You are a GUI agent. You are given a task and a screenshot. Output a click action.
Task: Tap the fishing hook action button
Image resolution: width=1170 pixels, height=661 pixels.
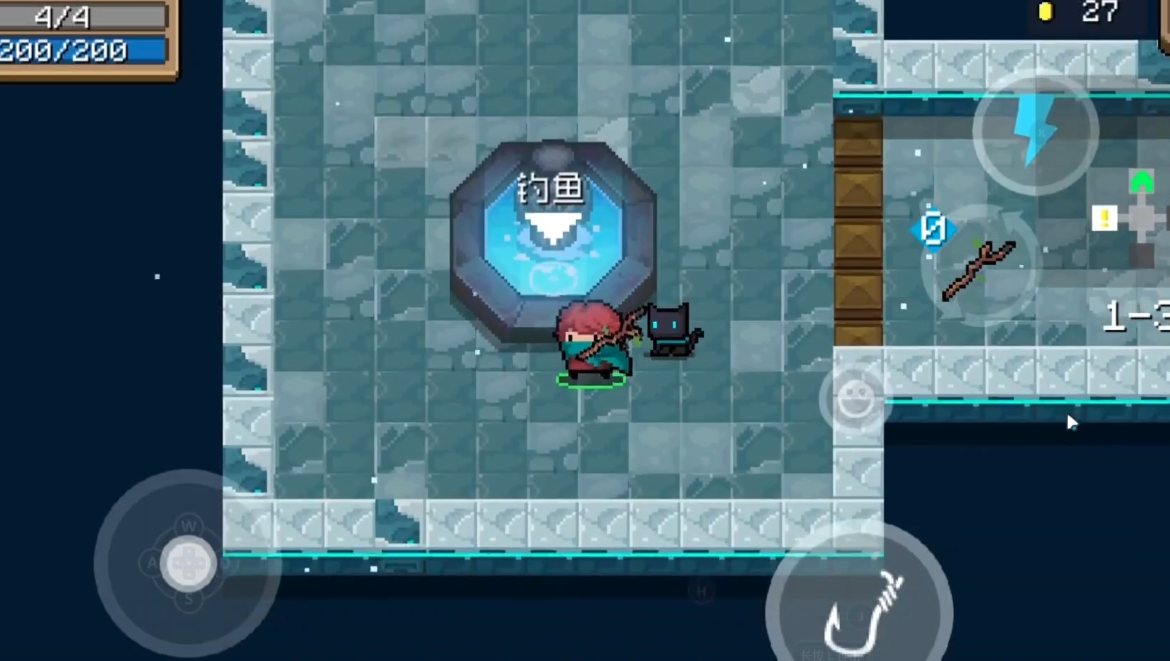click(x=860, y=607)
